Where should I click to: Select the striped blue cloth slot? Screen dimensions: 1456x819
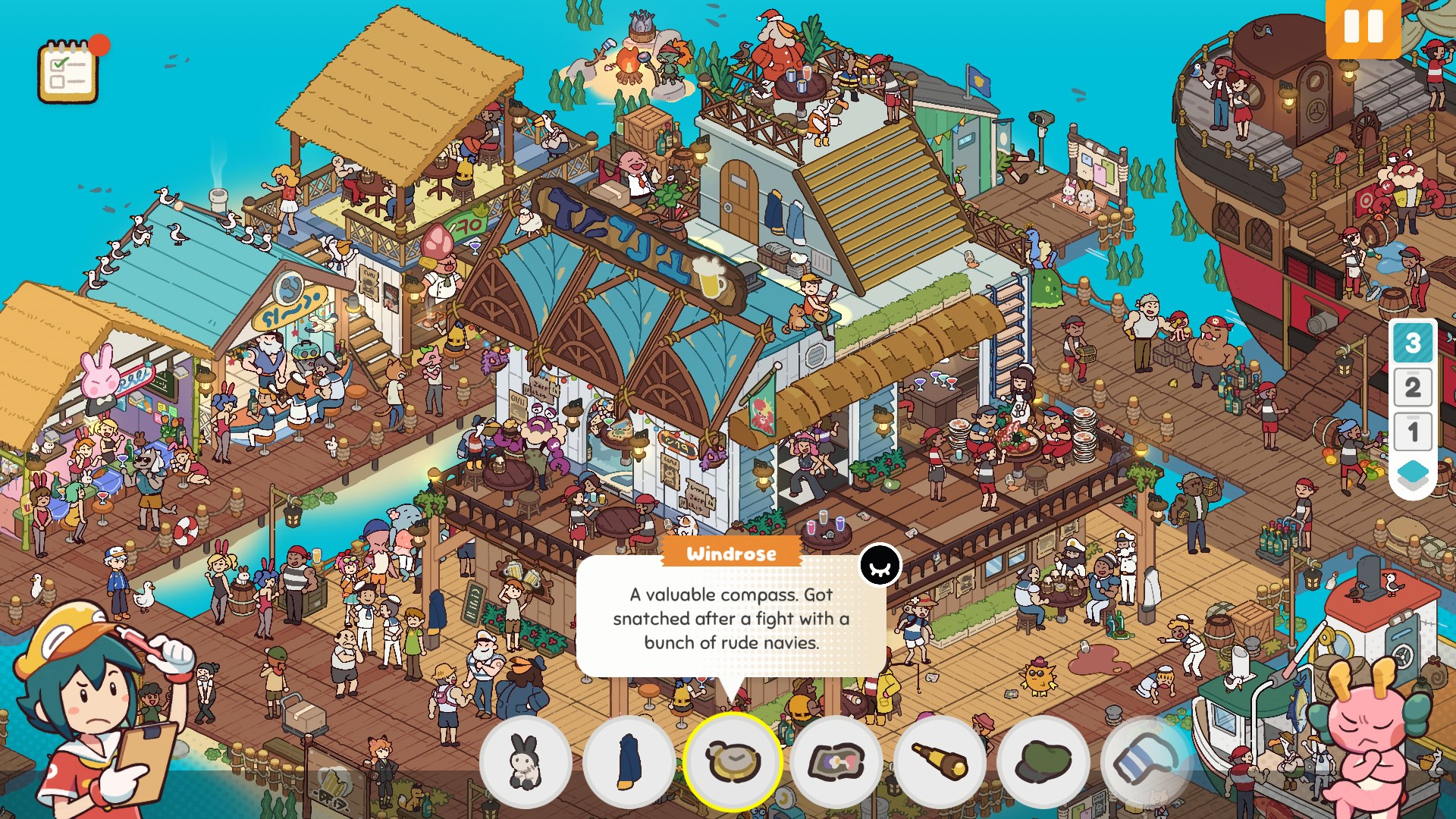tap(1147, 761)
